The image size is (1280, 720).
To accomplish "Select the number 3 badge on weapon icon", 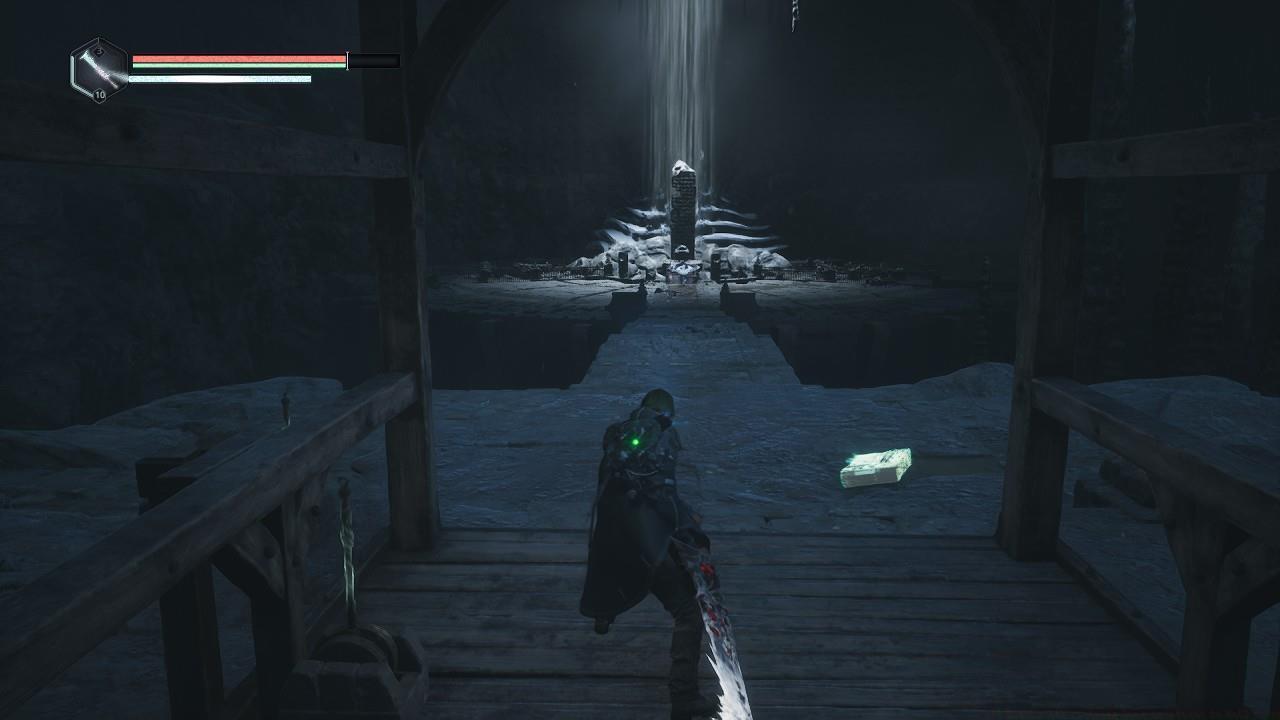I will [100, 50].
